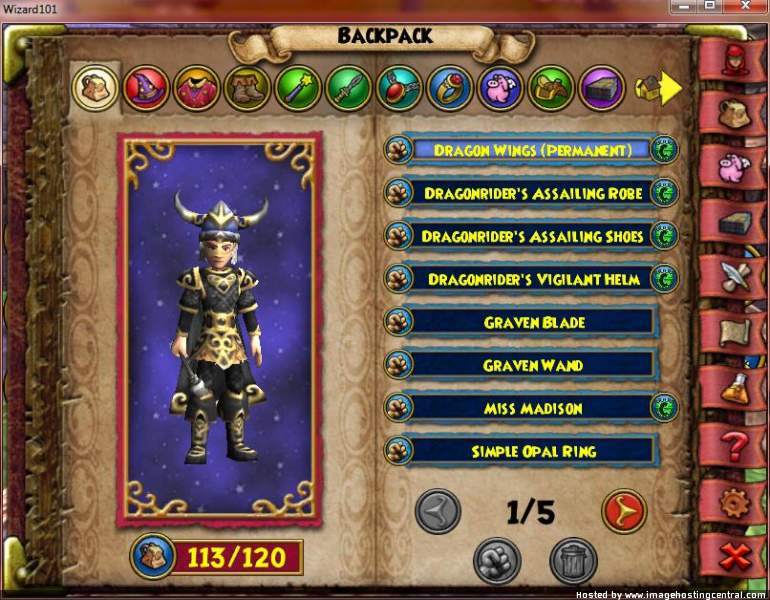Close the spellbook with the red X
This screenshot has width=770, height=600.
pyautogui.click(x=735, y=553)
